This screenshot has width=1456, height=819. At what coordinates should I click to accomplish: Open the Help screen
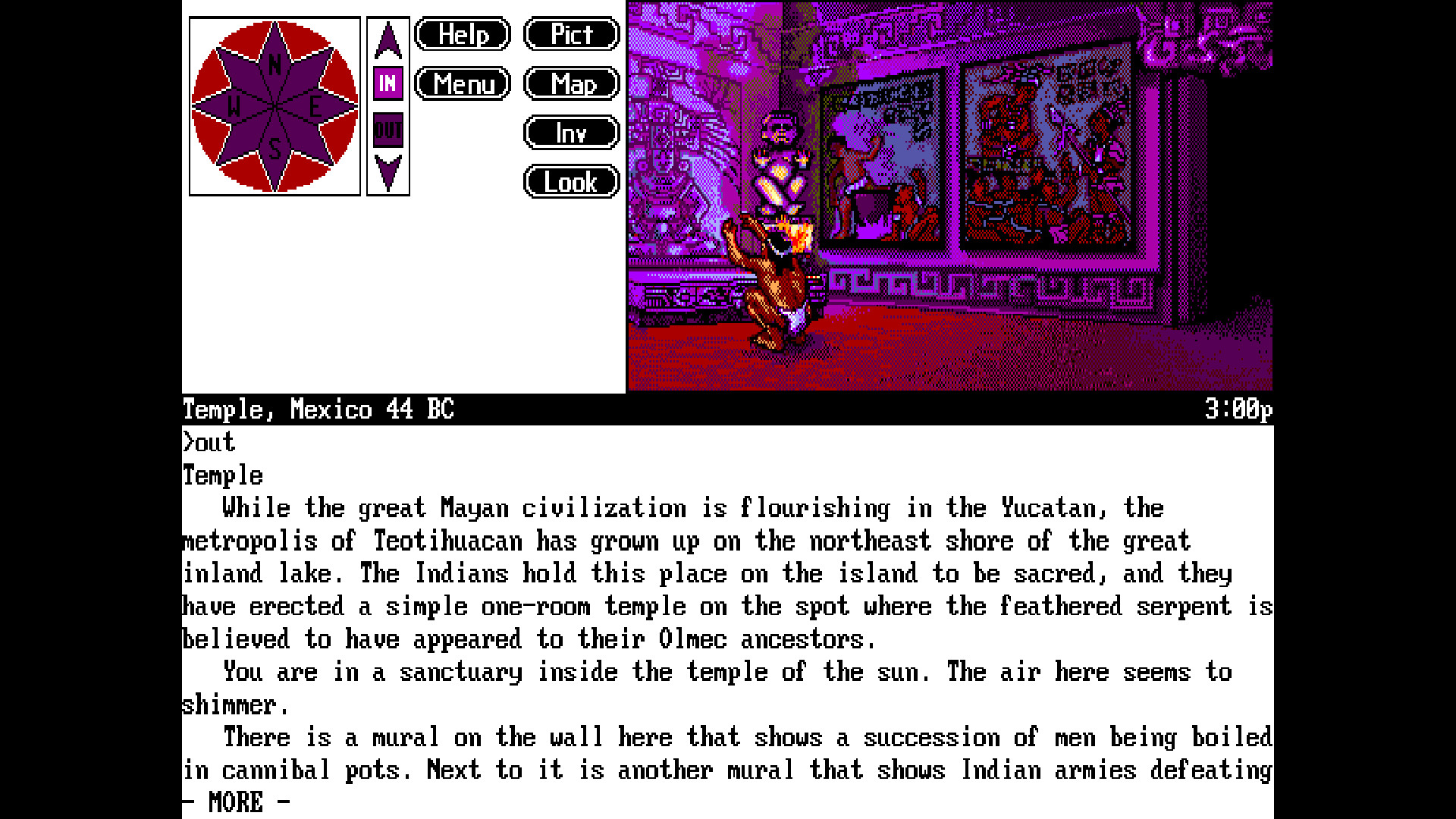pyautogui.click(x=462, y=34)
